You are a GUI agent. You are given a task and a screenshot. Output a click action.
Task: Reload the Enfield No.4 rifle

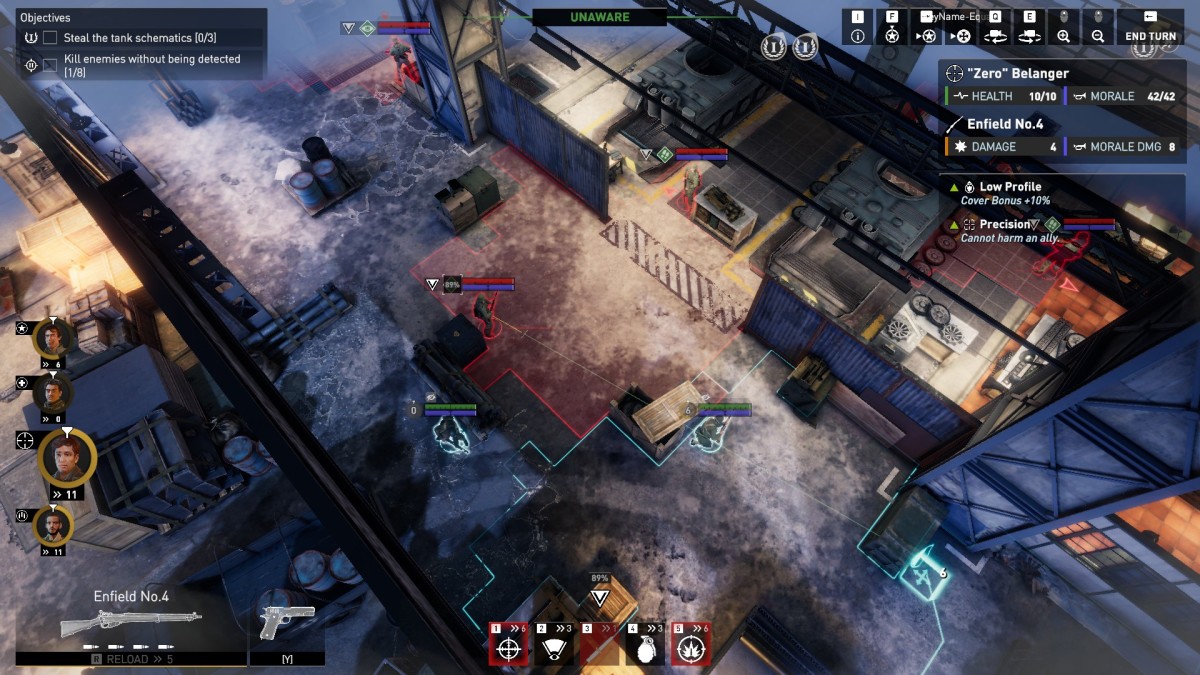point(131,659)
